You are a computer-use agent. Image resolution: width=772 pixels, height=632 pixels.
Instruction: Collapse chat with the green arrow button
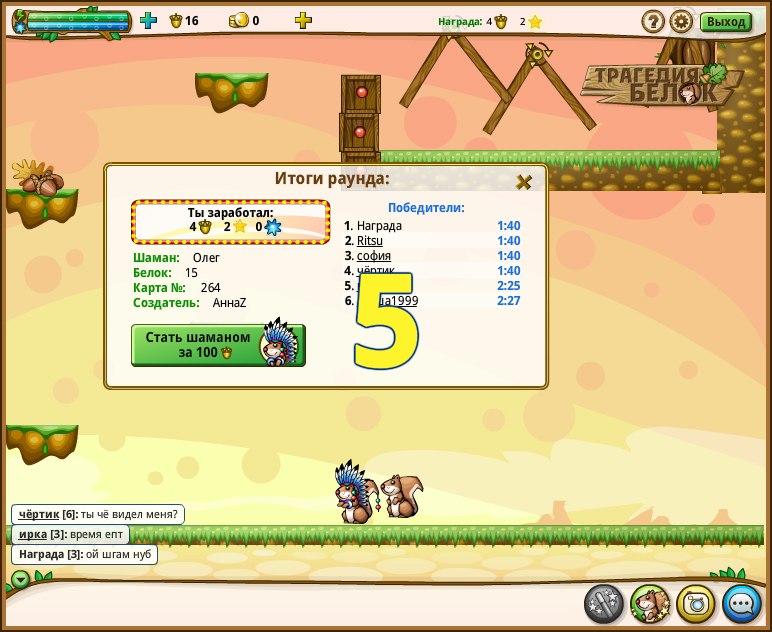tap(20, 578)
